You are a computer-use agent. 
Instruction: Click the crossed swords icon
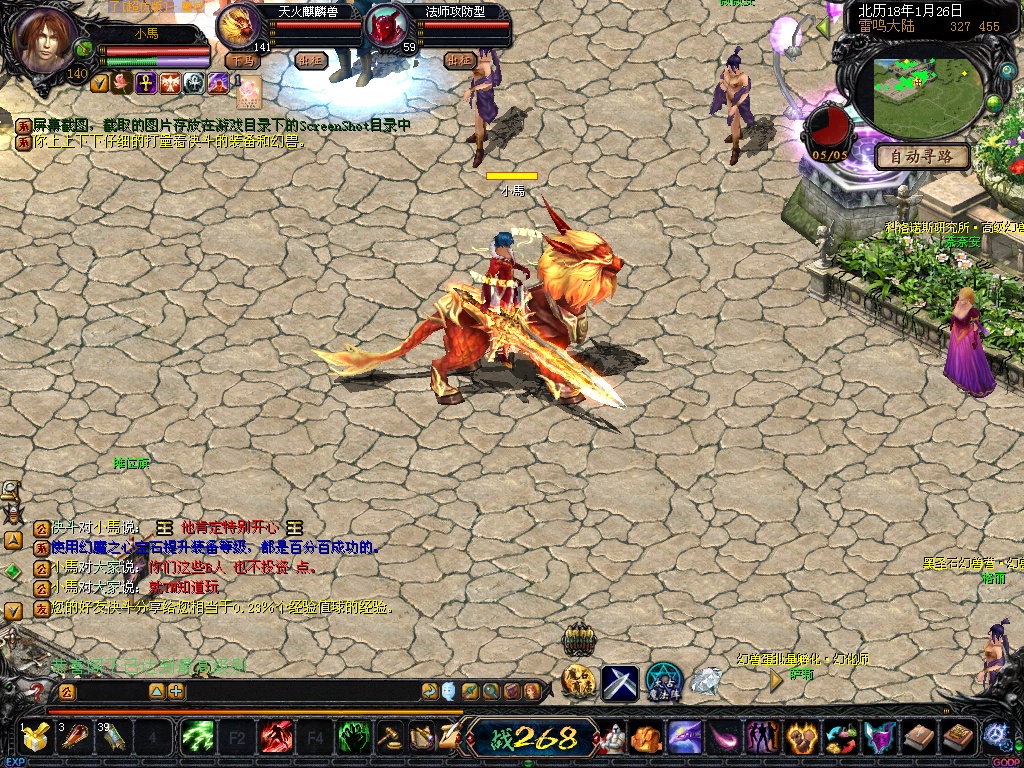tap(620, 682)
